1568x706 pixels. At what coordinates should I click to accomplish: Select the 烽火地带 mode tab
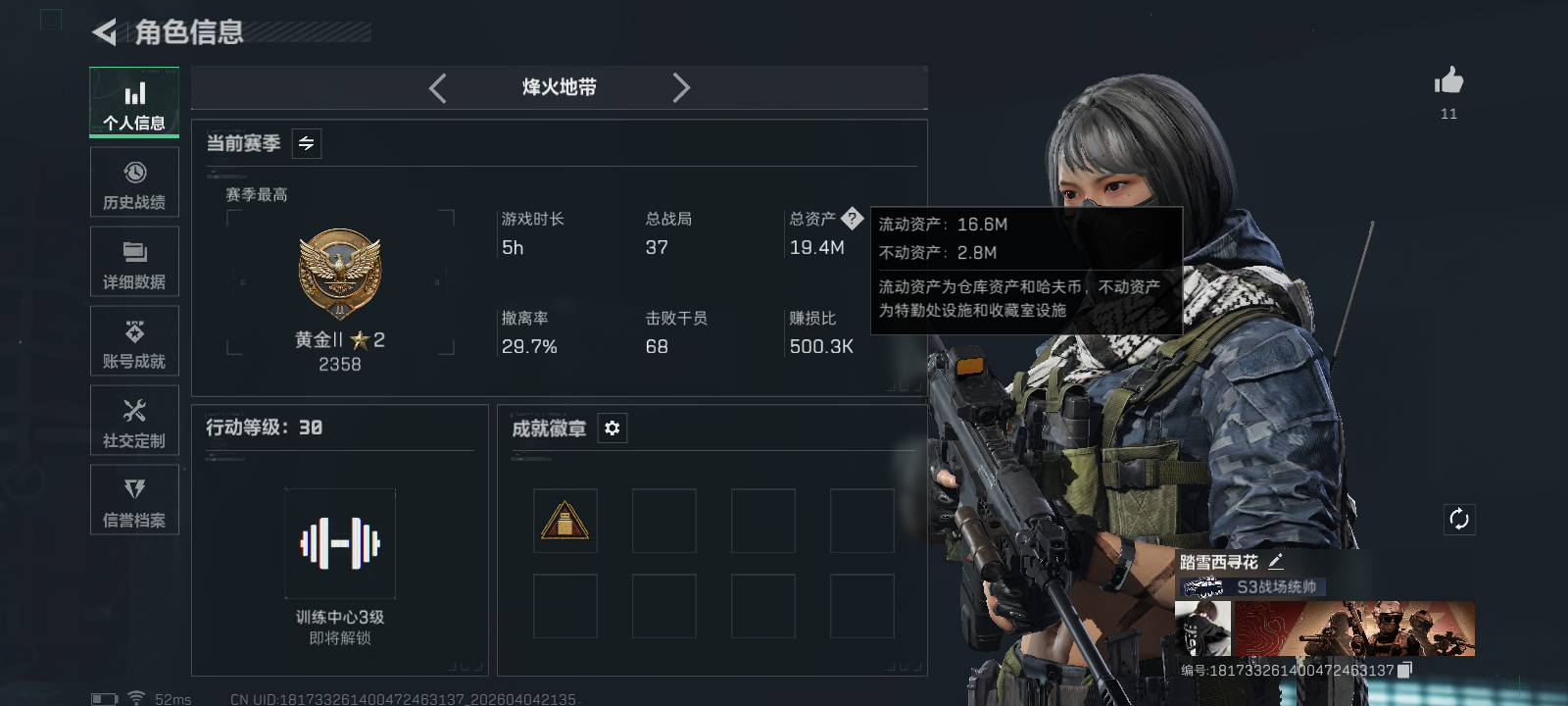[559, 87]
